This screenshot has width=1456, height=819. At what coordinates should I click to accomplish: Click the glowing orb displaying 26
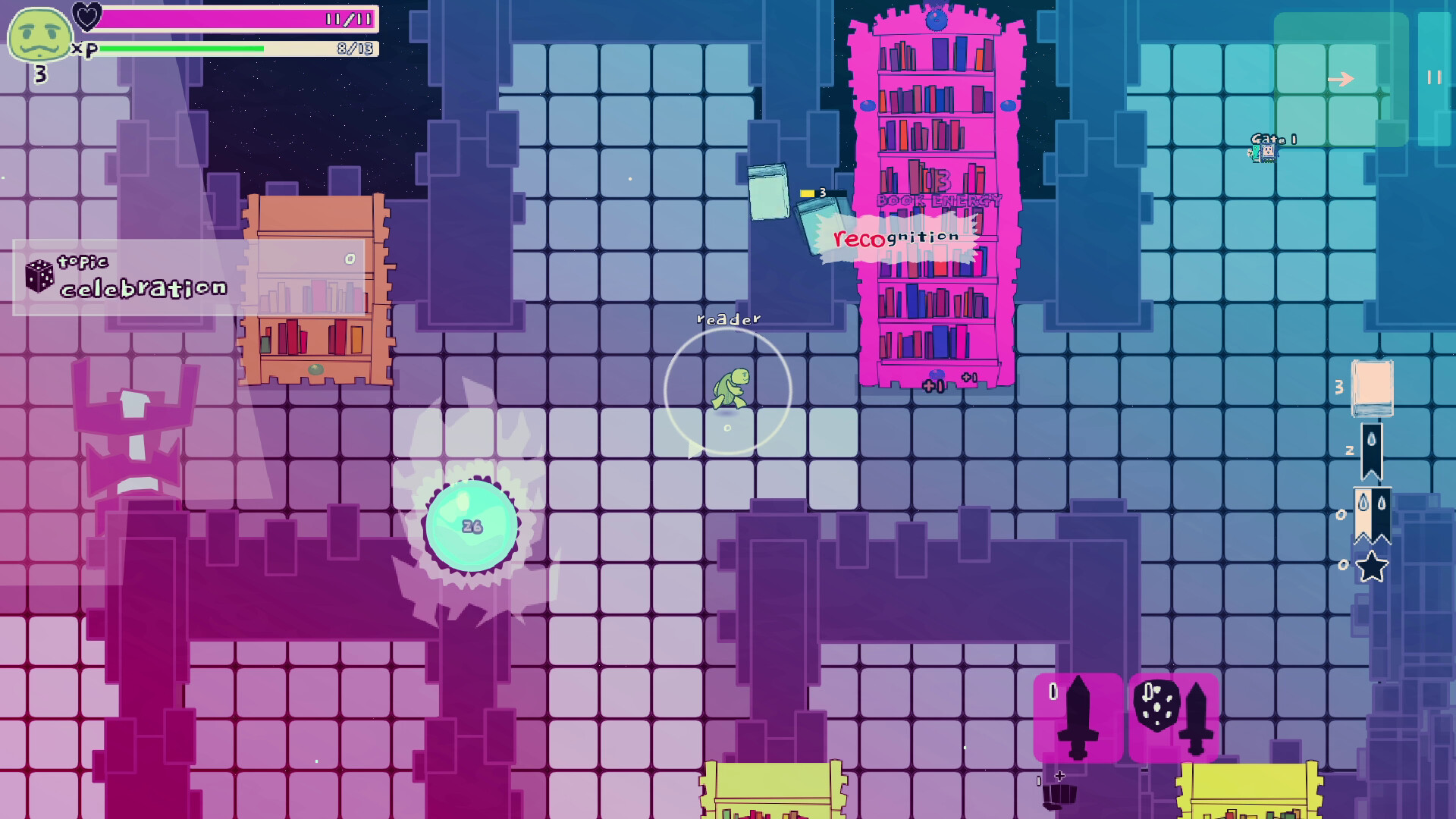tap(472, 525)
